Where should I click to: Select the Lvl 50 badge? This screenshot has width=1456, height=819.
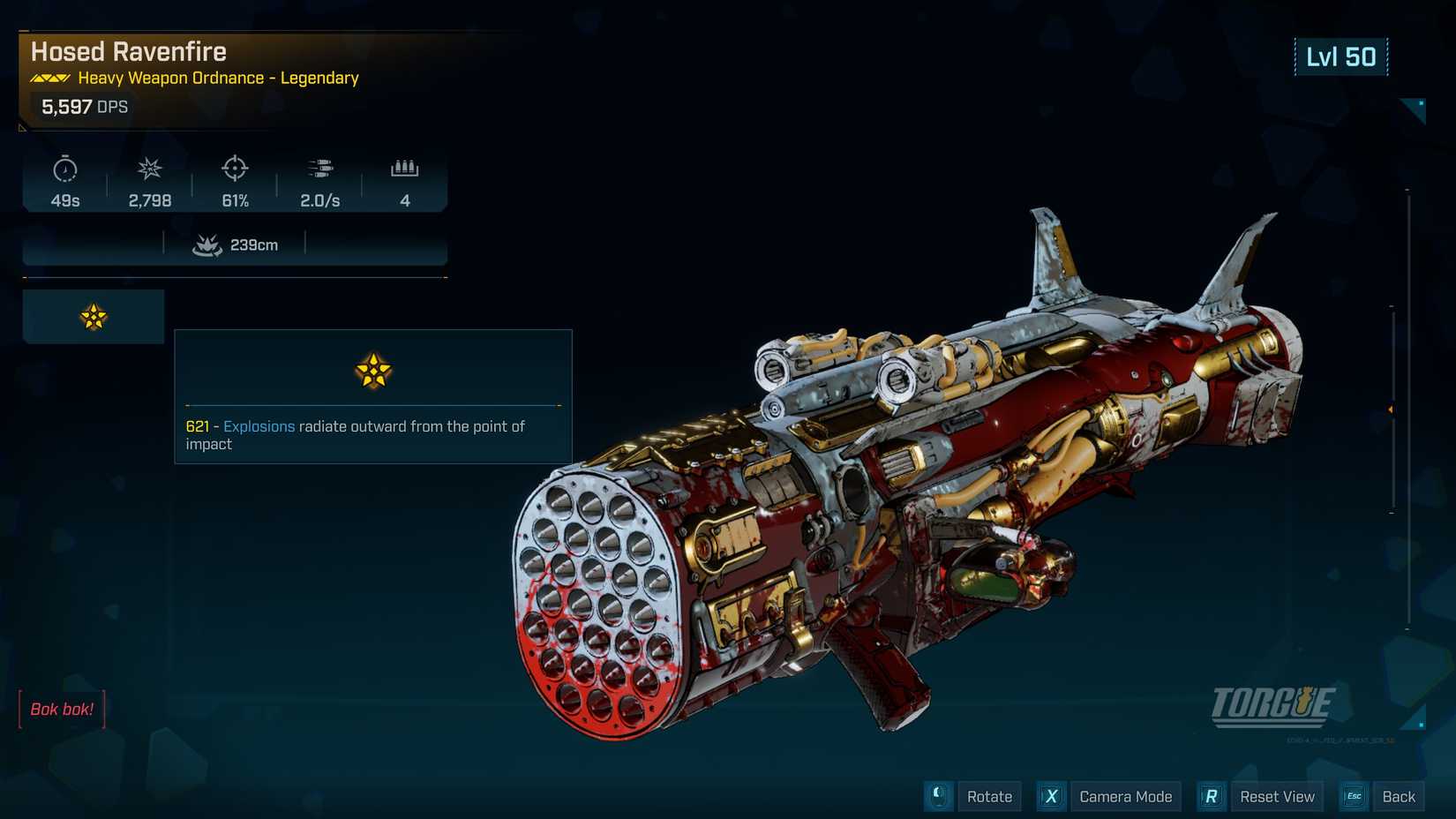1341,56
